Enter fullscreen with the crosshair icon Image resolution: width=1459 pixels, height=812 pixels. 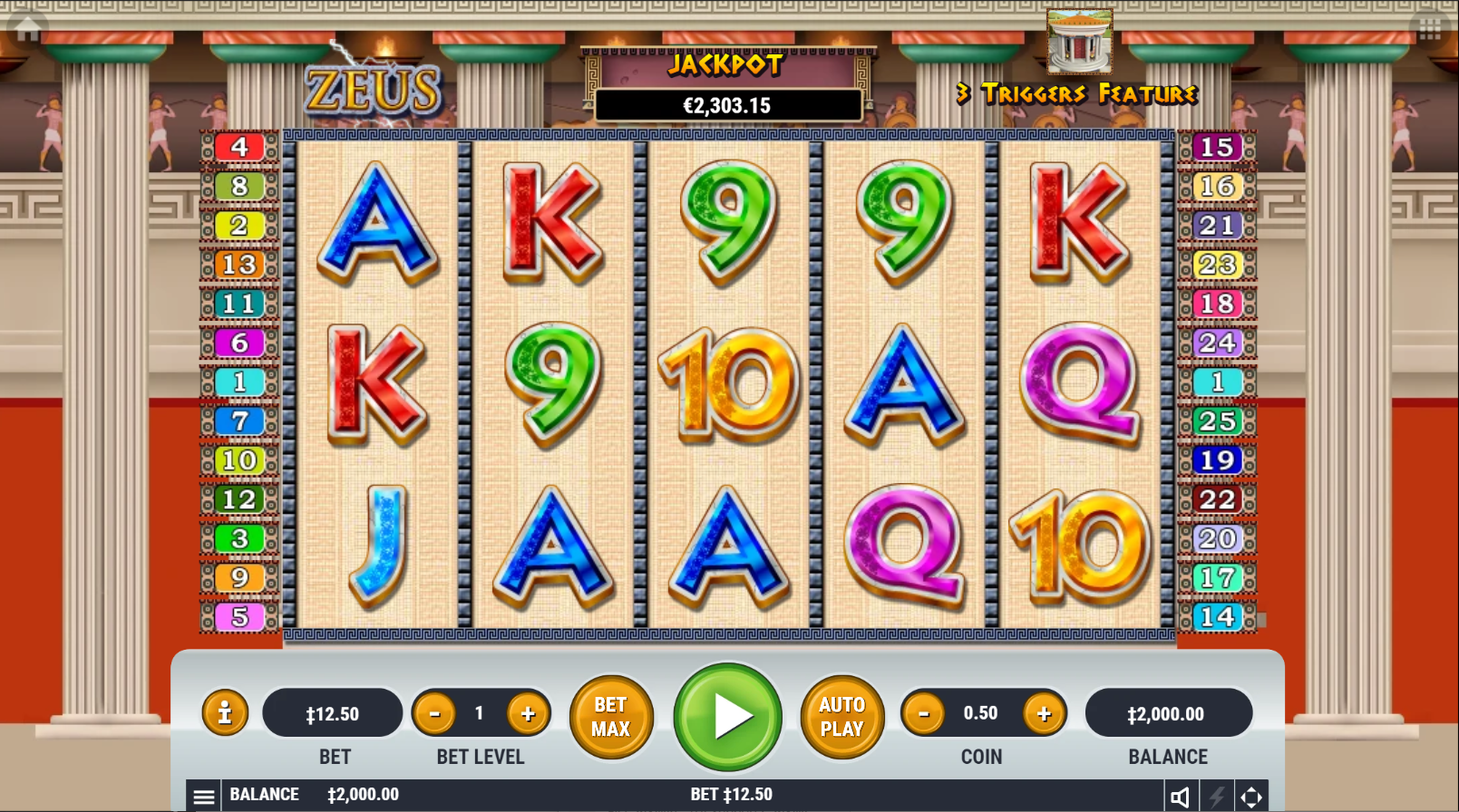[1251, 797]
